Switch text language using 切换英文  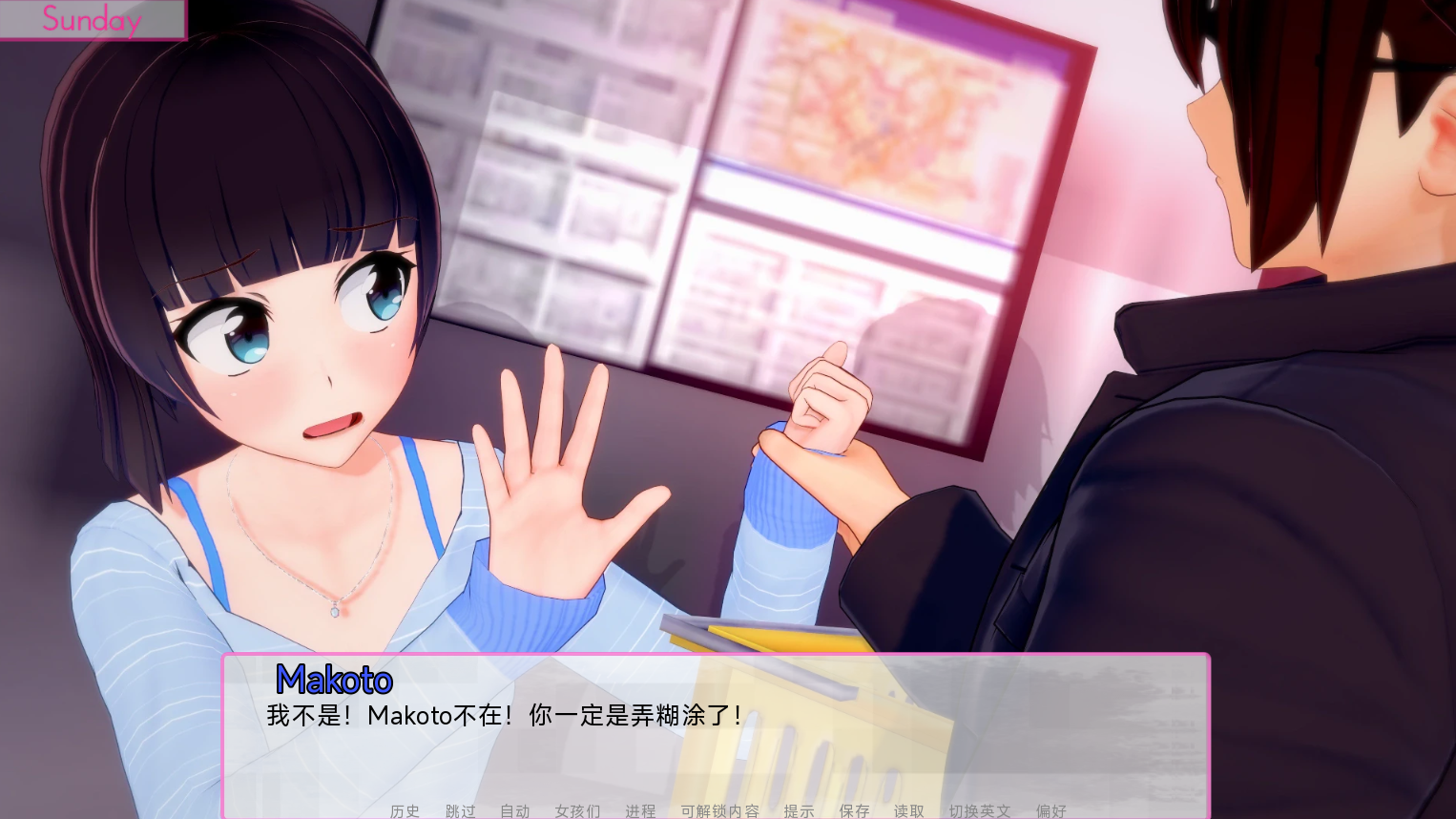(980, 810)
